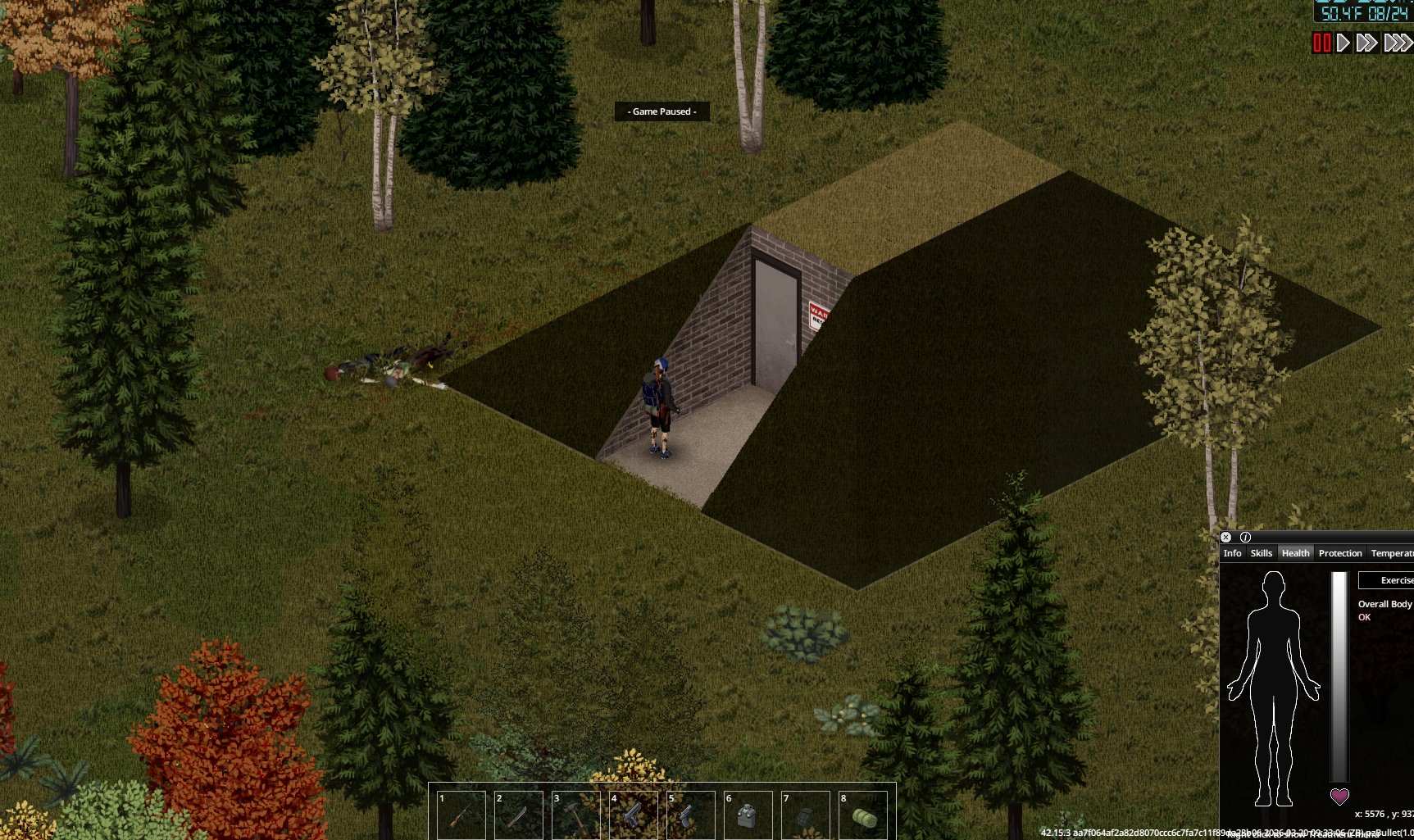Select the pistol in hotbar slot 4
1414x840 pixels.
634,815
